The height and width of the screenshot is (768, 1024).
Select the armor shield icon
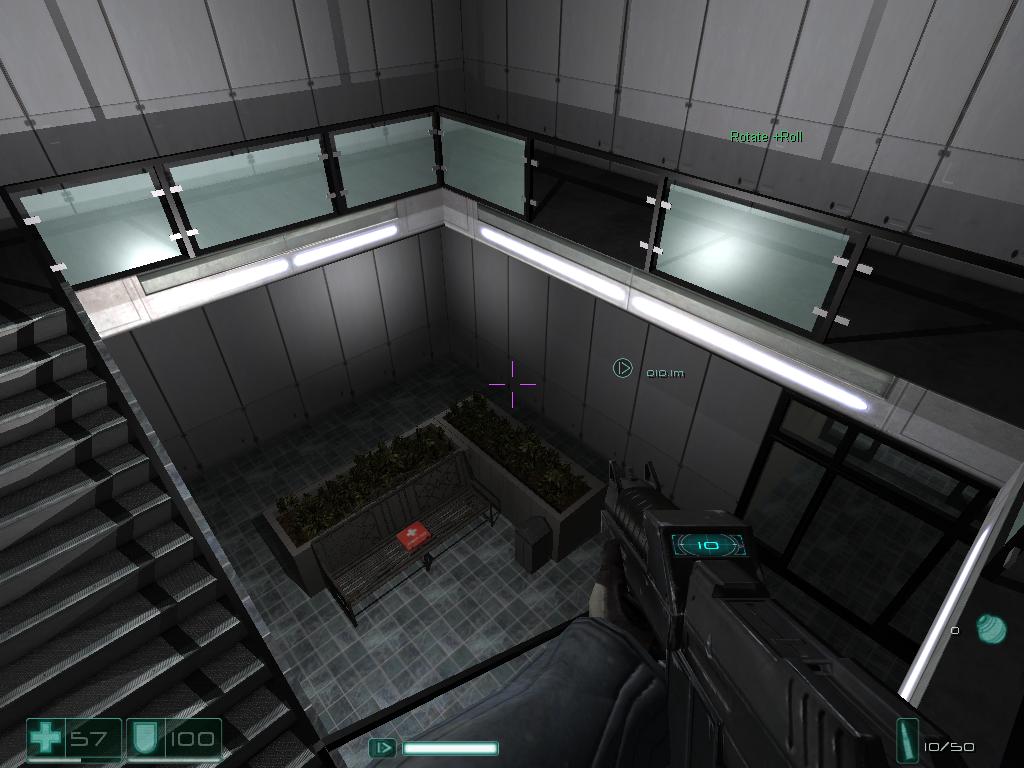(x=143, y=740)
